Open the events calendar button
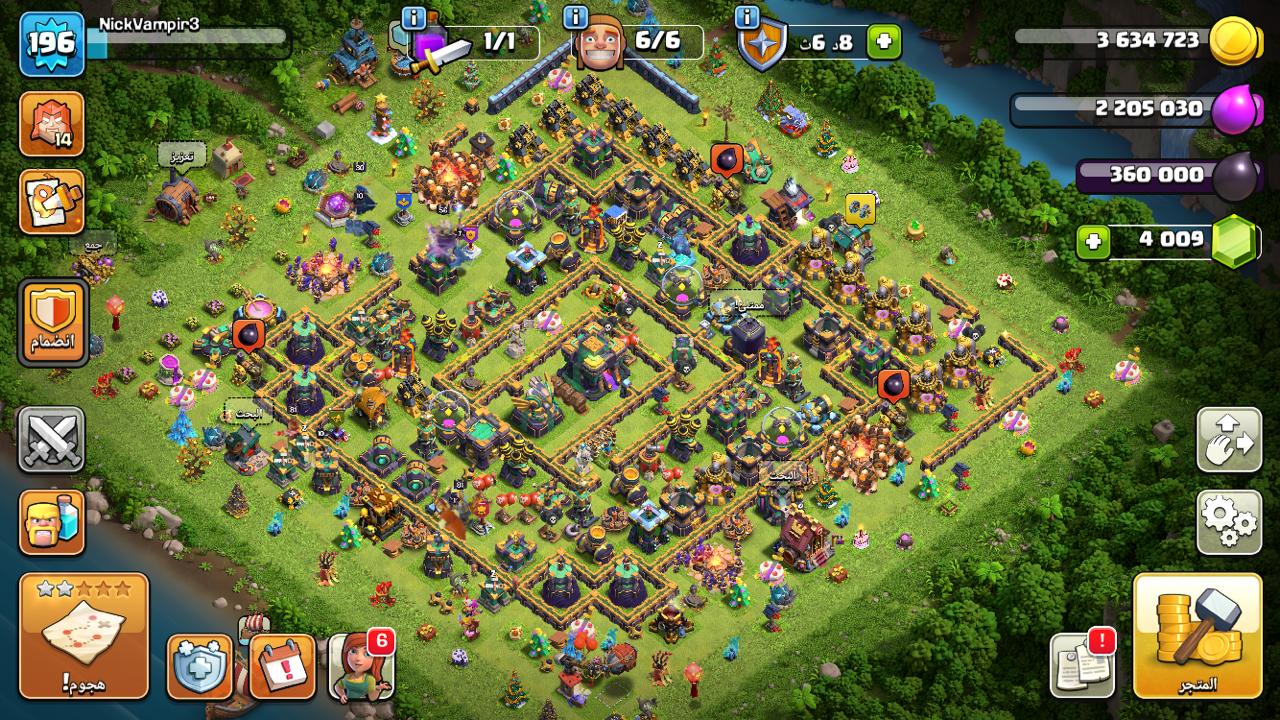The width and height of the screenshot is (1280, 720). tap(282, 666)
